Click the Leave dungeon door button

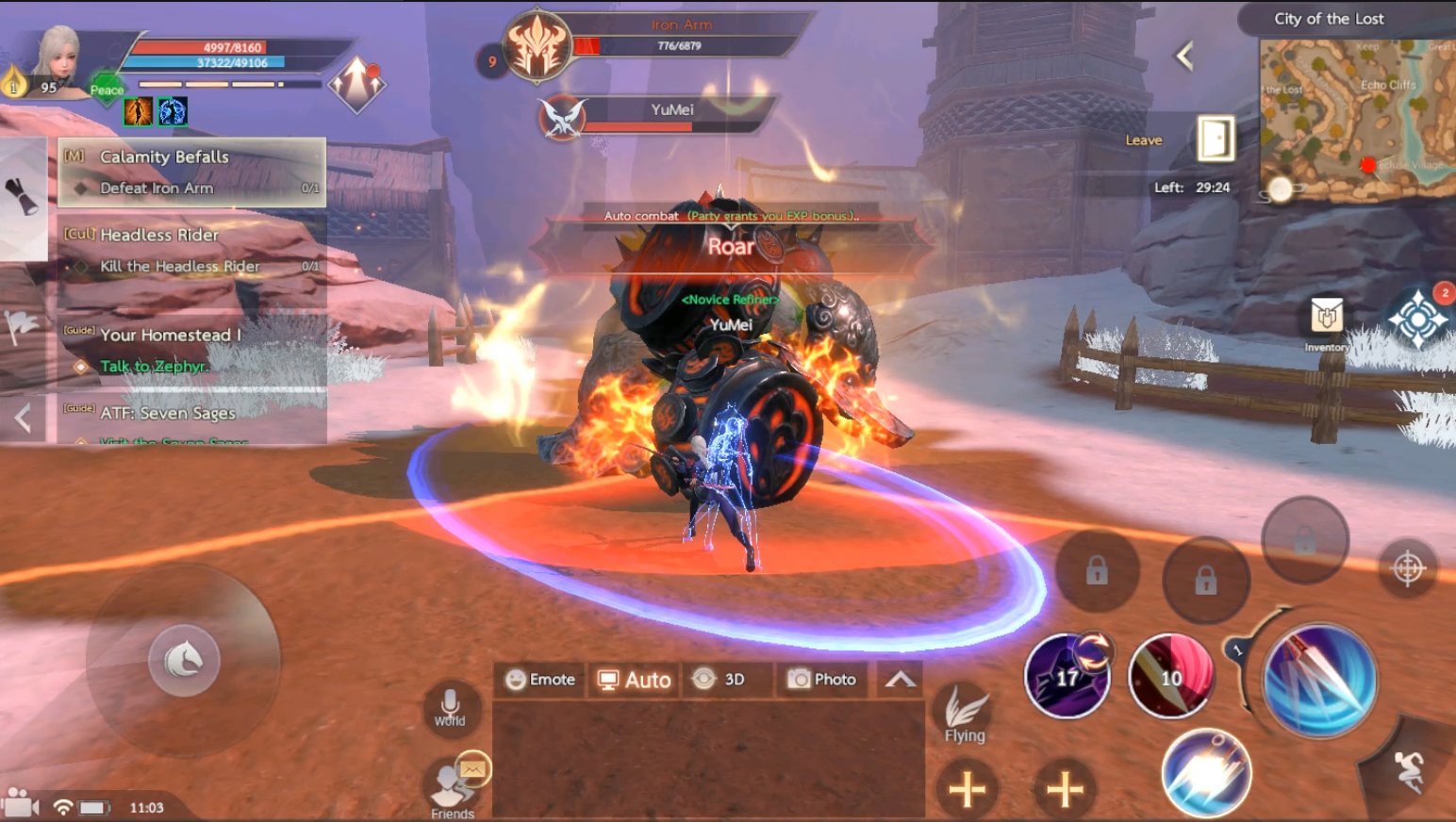pyautogui.click(x=1216, y=140)
